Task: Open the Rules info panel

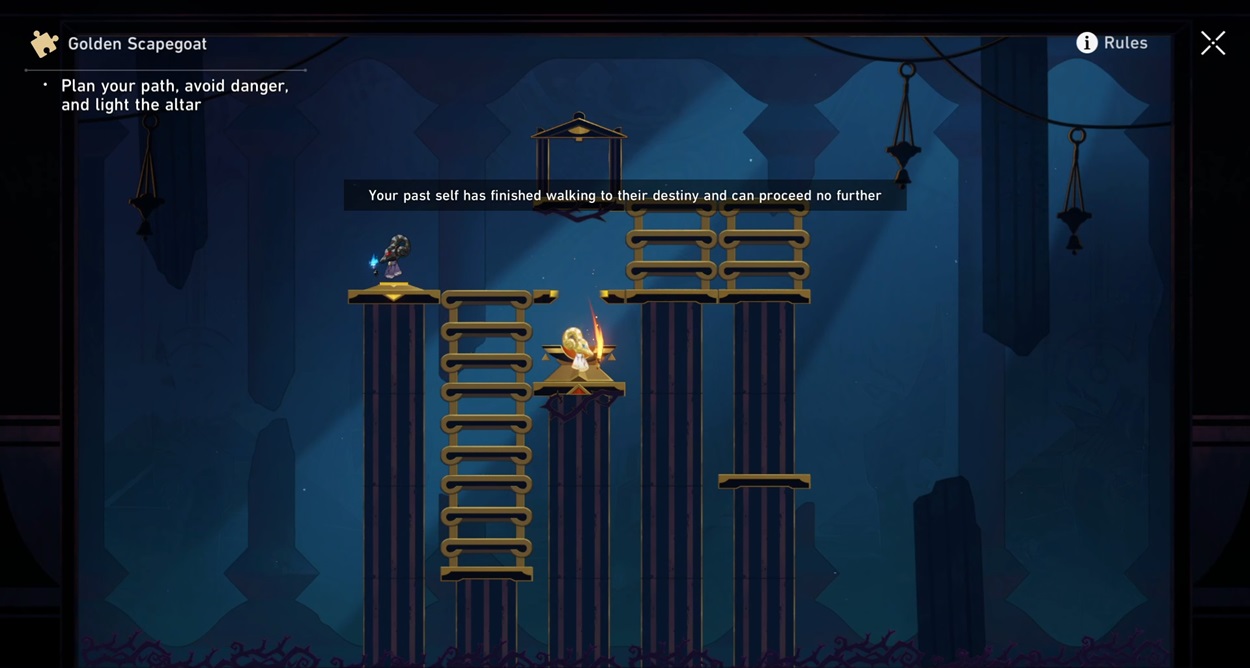Action: click(1111, 43)
